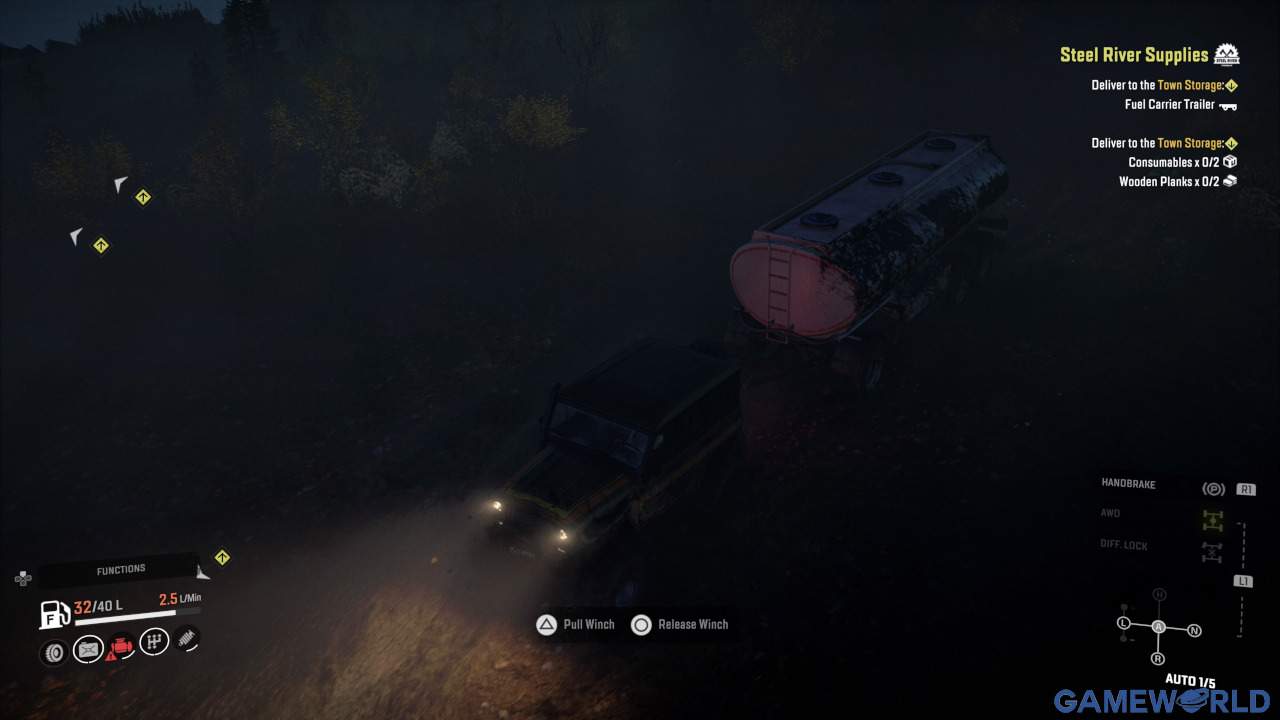The width and height of the screenshot is (1280, 720).
Task: Select the L low gear position
Action: (x=1124, y=624)
